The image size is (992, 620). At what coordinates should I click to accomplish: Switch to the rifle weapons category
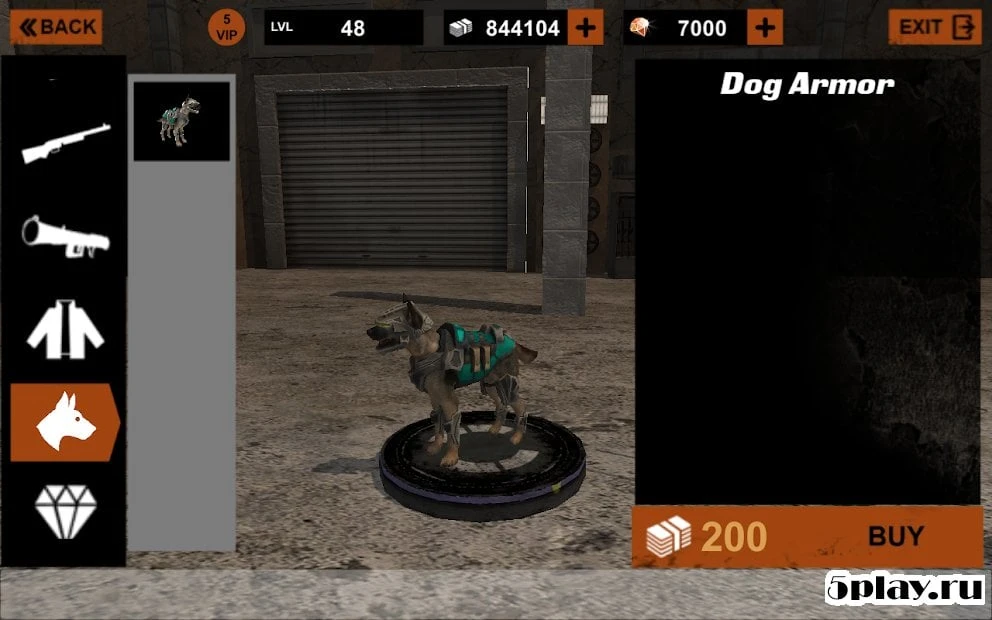point(66,143)
